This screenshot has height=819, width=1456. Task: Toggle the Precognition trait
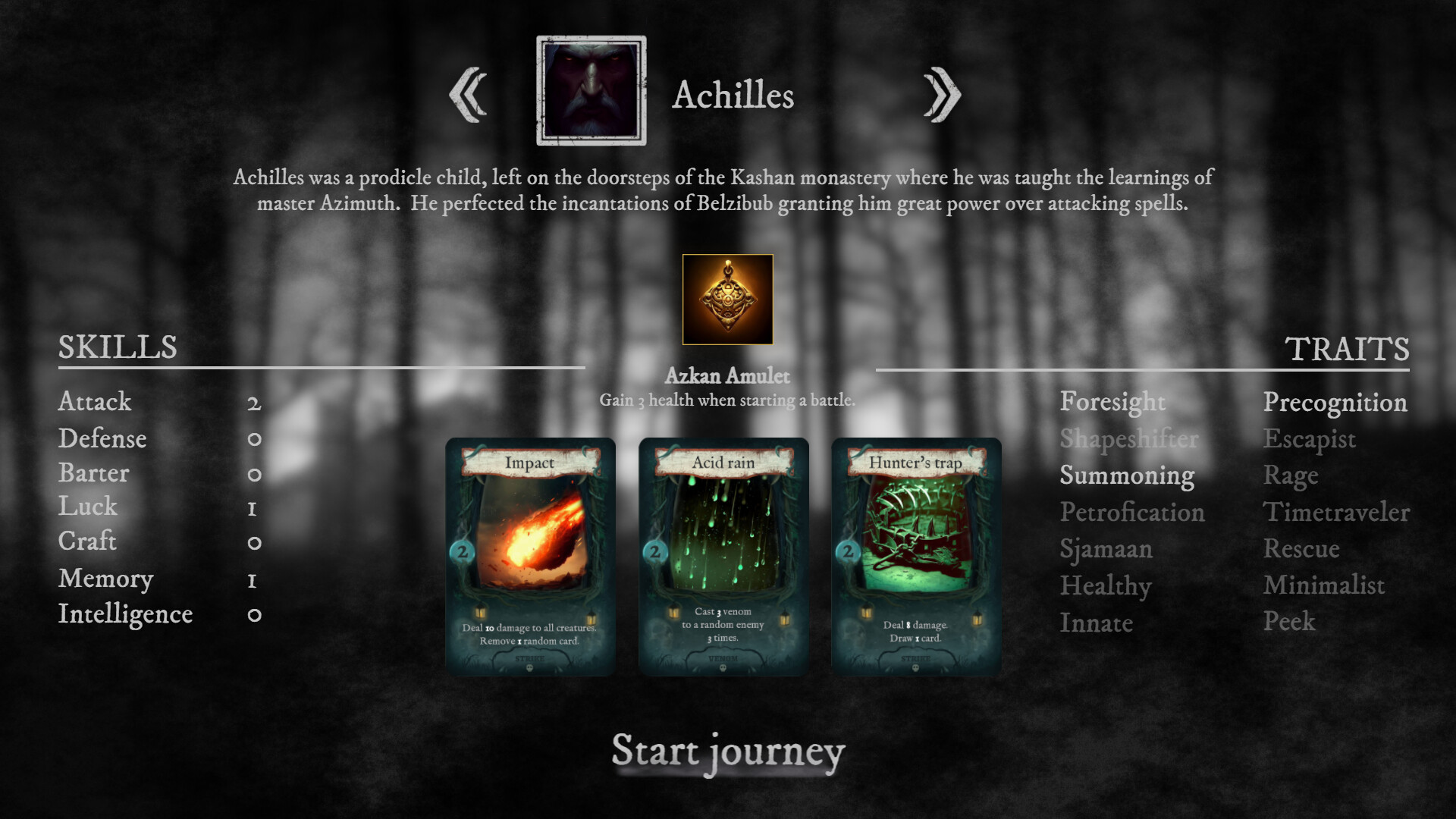click(1335, 403)
